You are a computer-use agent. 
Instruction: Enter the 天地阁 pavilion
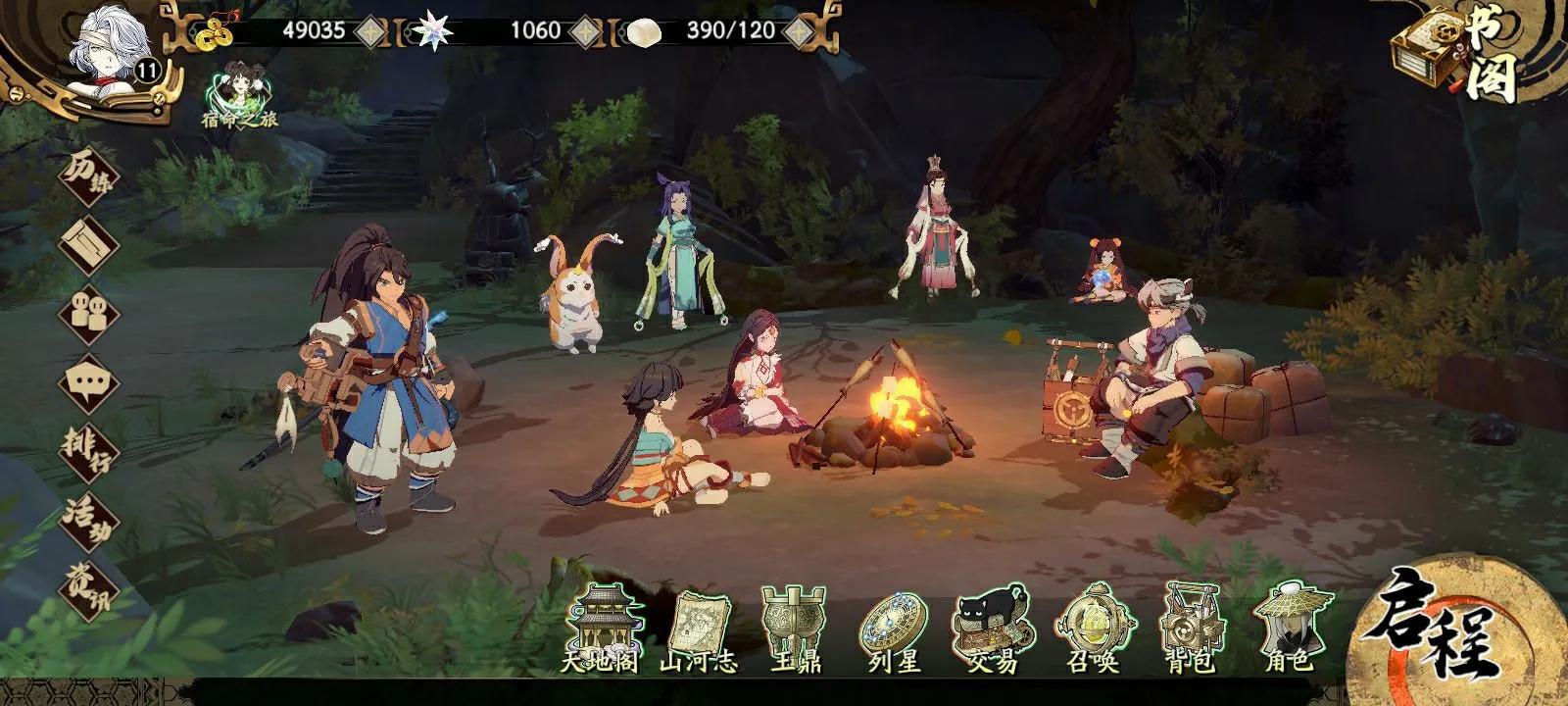[600, 630]
